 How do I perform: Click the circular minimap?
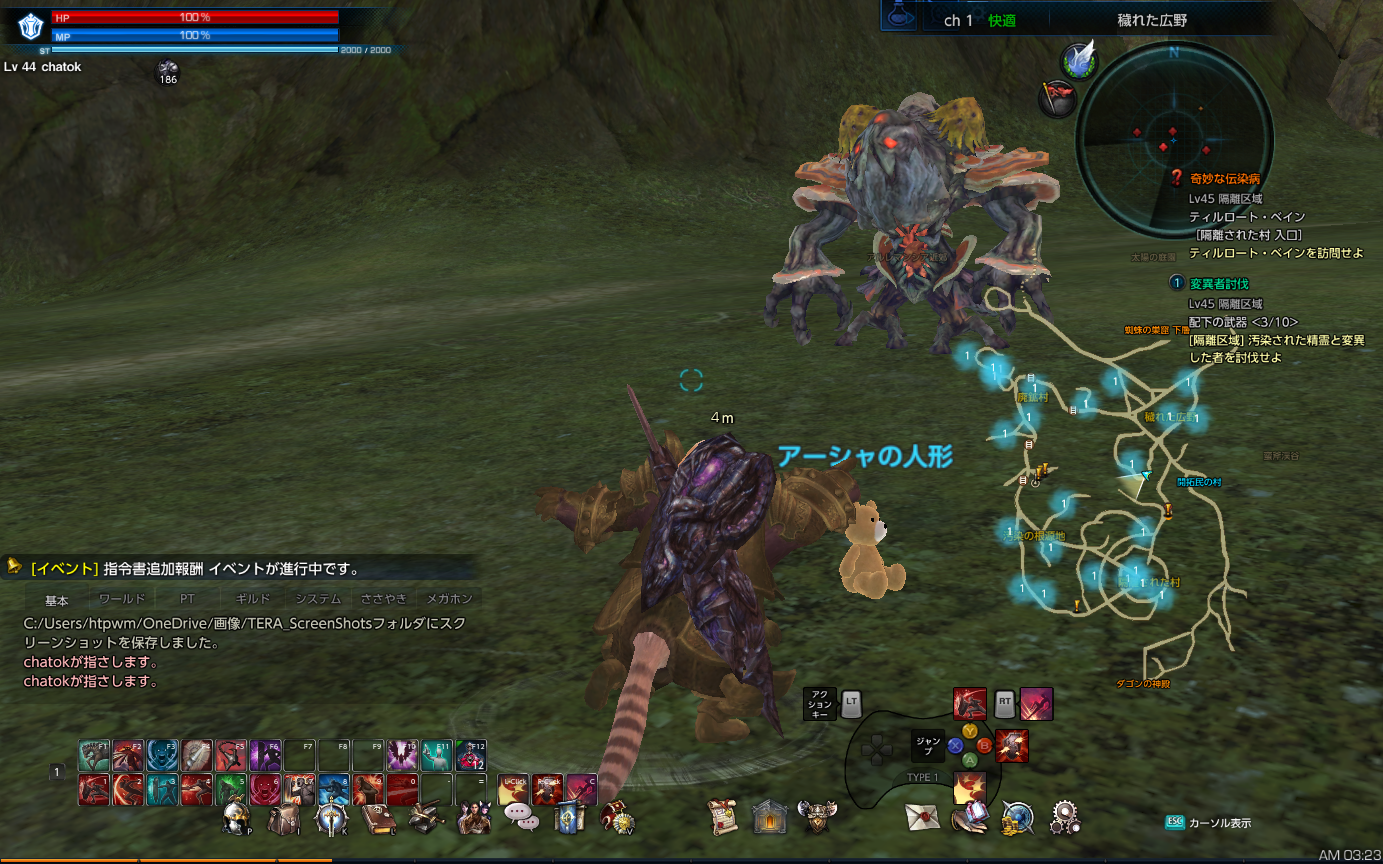1173,137
